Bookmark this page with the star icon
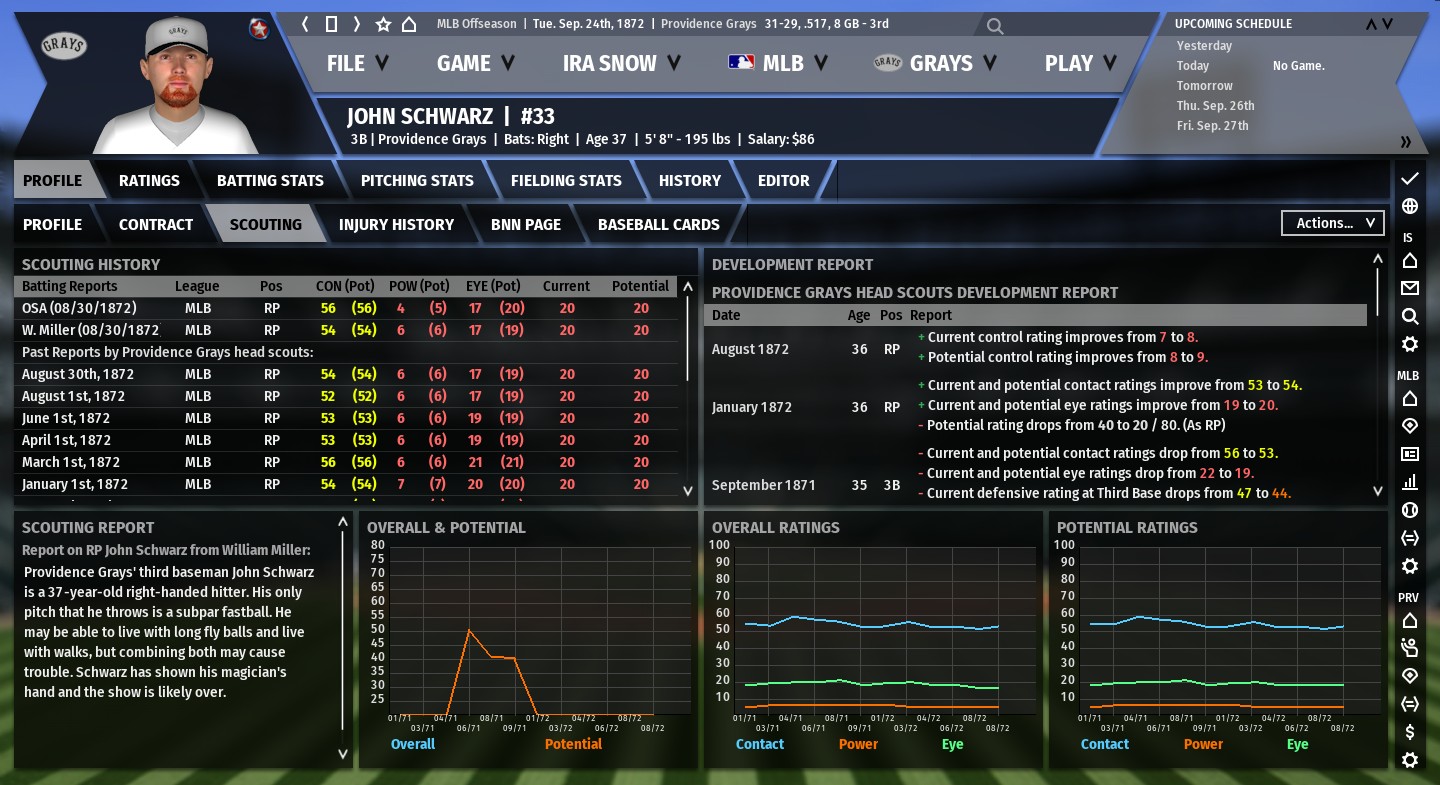1440x785 pixels. click(x=383, y=24)
